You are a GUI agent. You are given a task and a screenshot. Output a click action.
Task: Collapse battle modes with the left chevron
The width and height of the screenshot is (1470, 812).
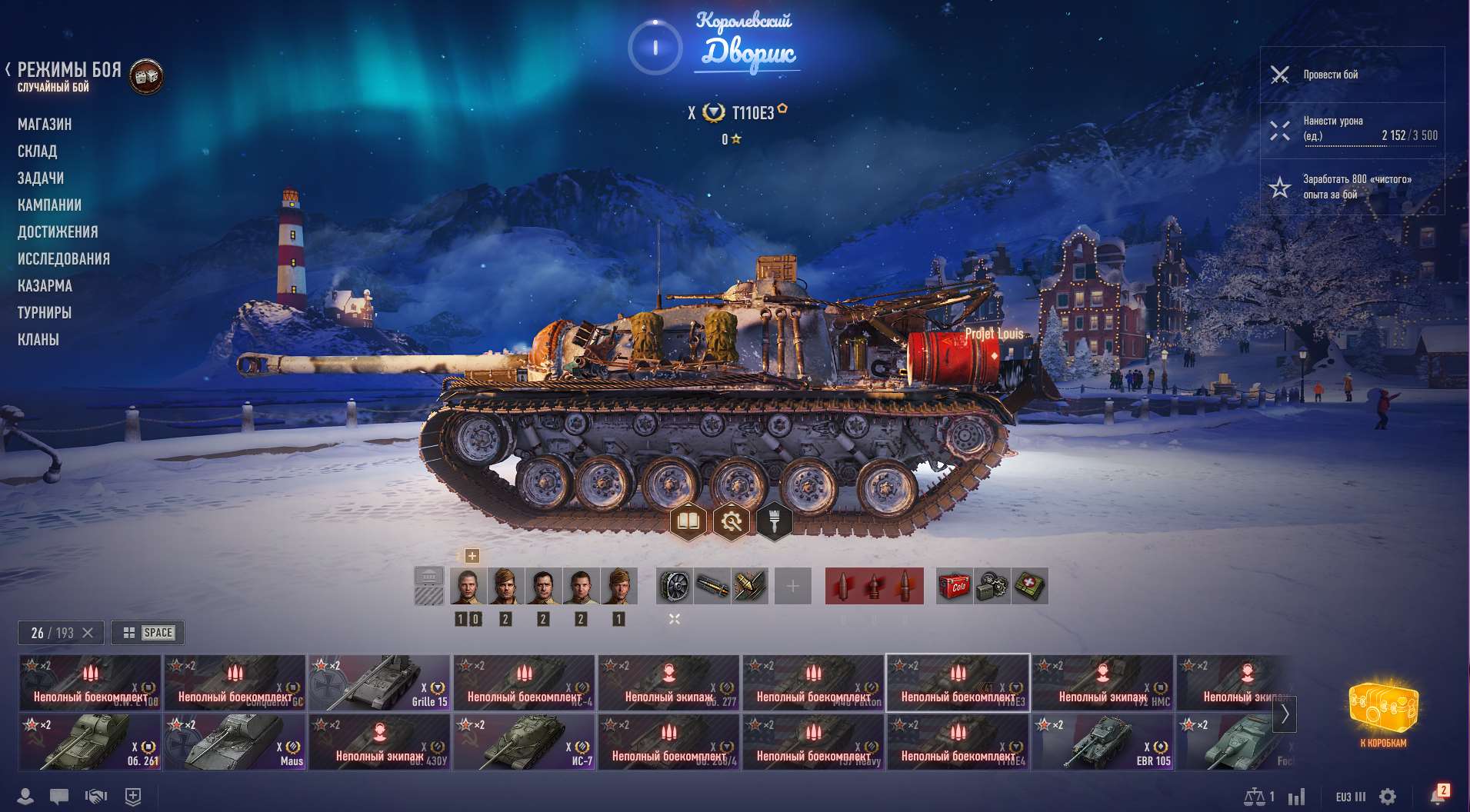tap(8, 70)
